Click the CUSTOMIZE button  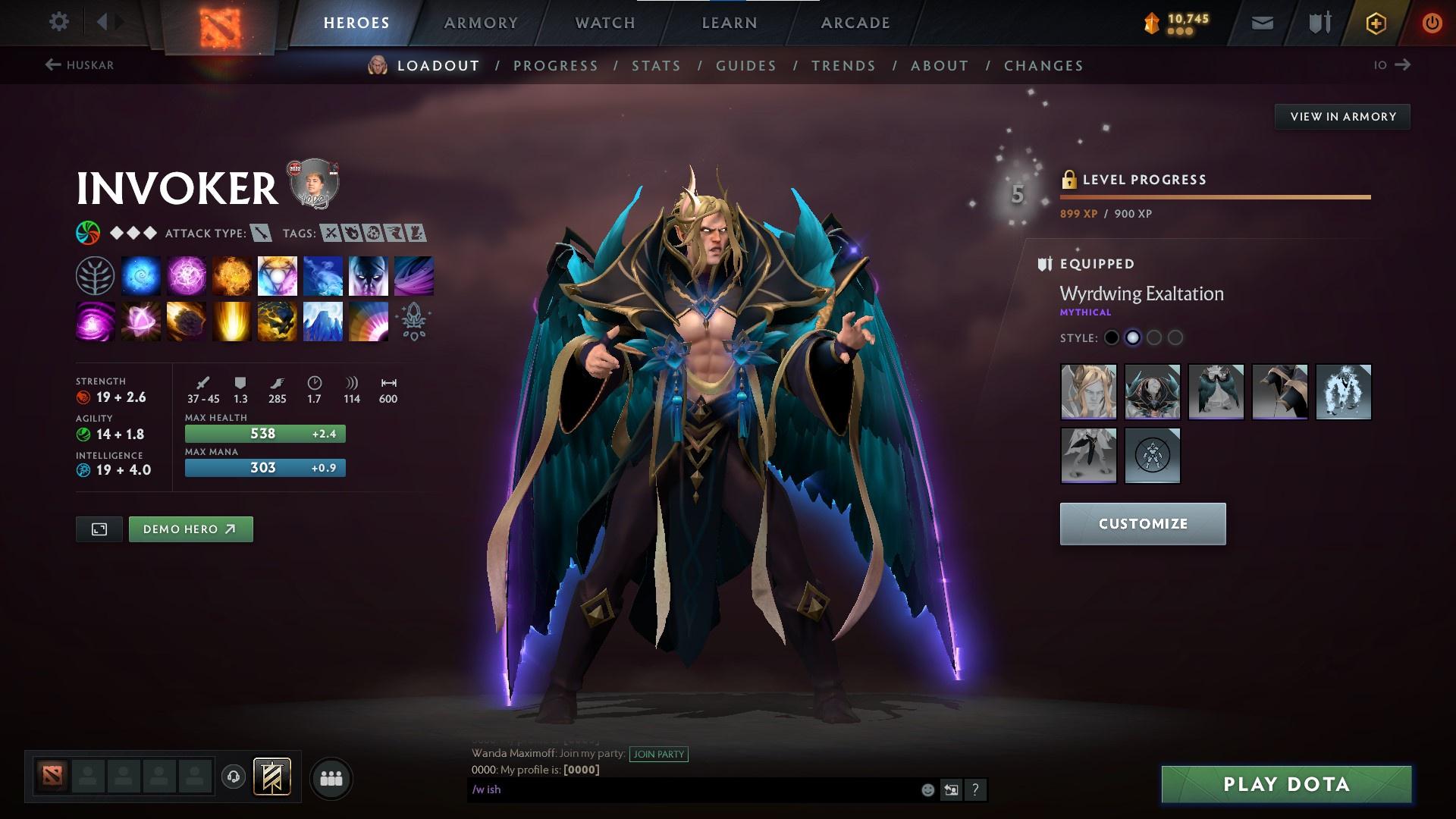tap(1142, 523)
